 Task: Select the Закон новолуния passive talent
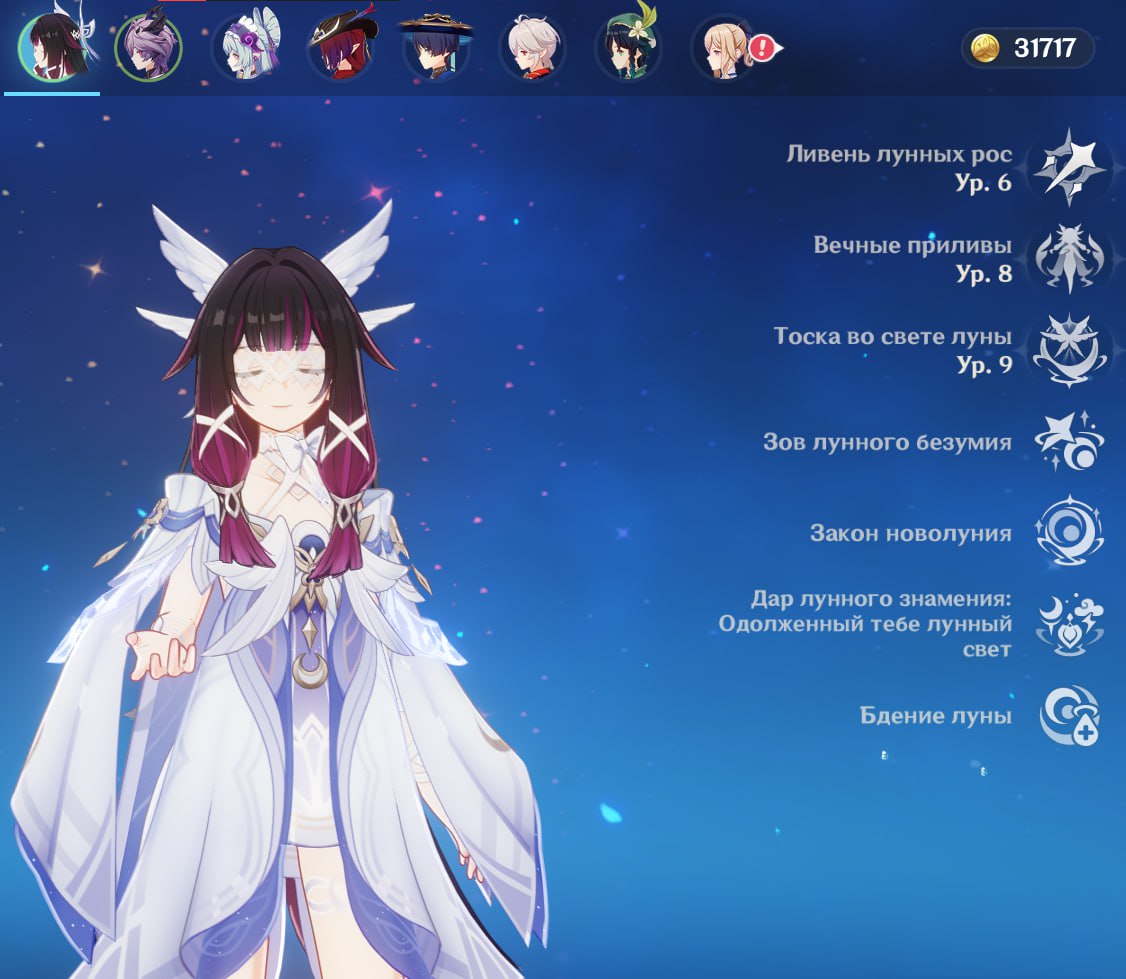[1070, 533]
